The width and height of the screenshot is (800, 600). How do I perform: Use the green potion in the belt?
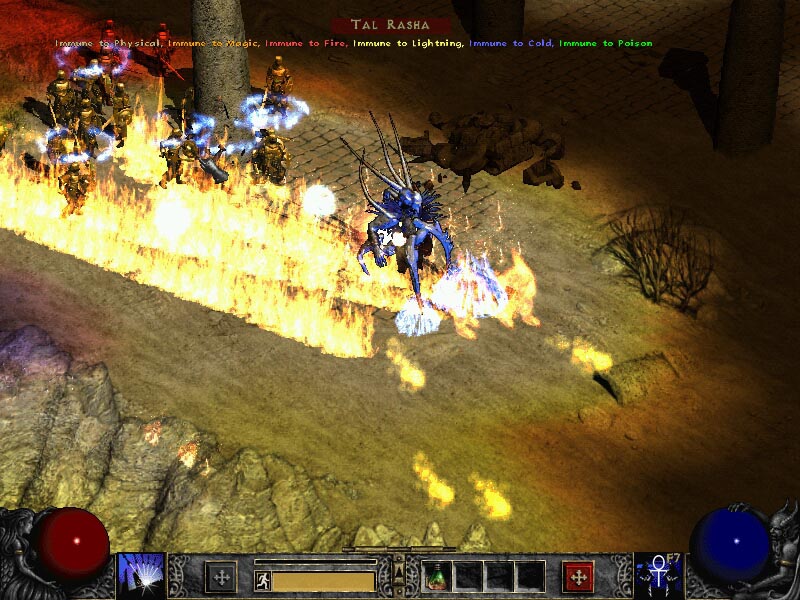(437, 576)
